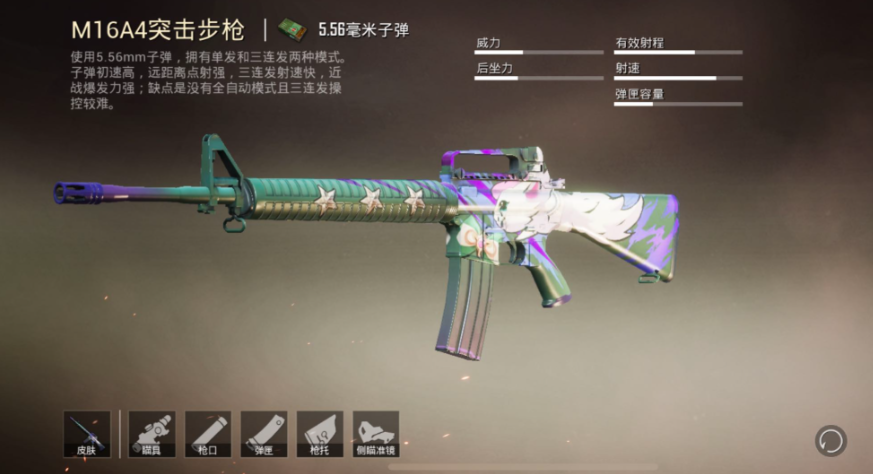Open the 皮肤 skin slot
The width and height of the screenshot is (873, 474).
click(87, 434)
